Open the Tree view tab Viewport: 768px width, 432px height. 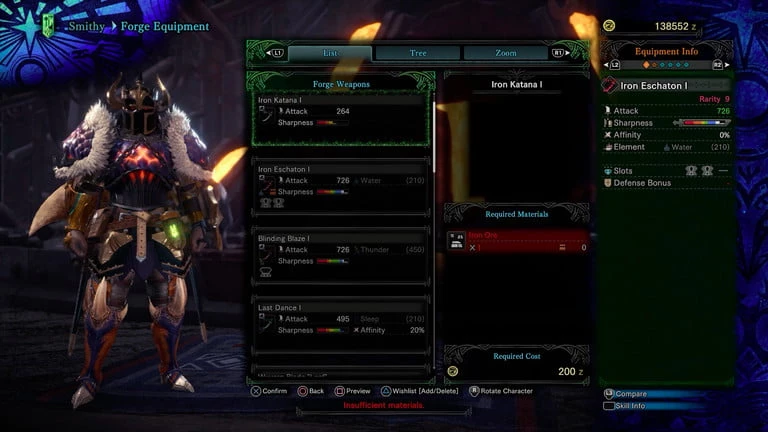tap(418, 52)
